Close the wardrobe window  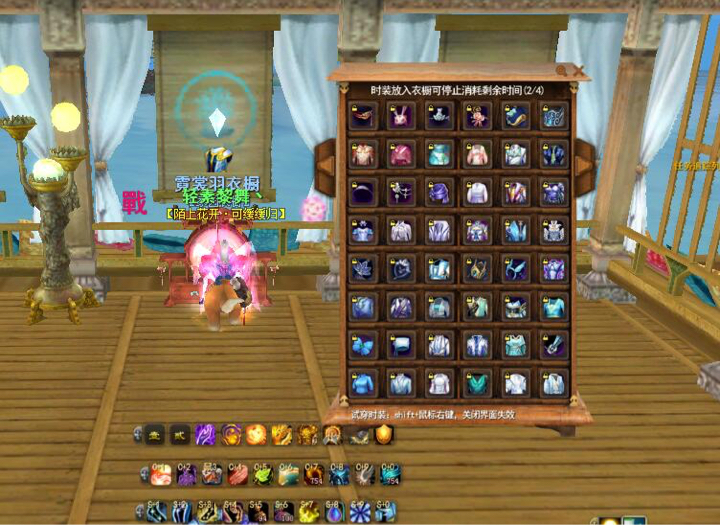point(577,71)
